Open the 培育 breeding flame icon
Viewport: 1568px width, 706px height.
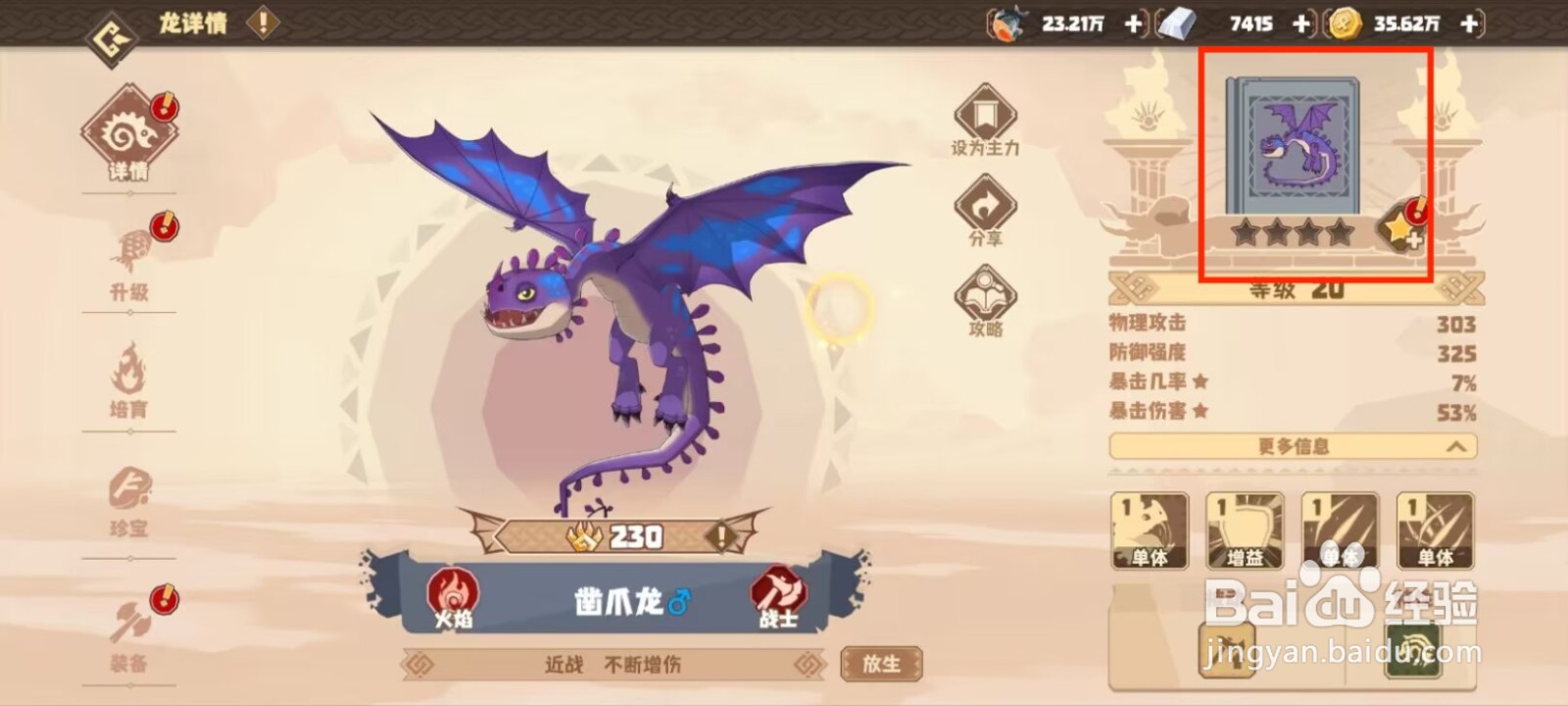tap(127, 373)
